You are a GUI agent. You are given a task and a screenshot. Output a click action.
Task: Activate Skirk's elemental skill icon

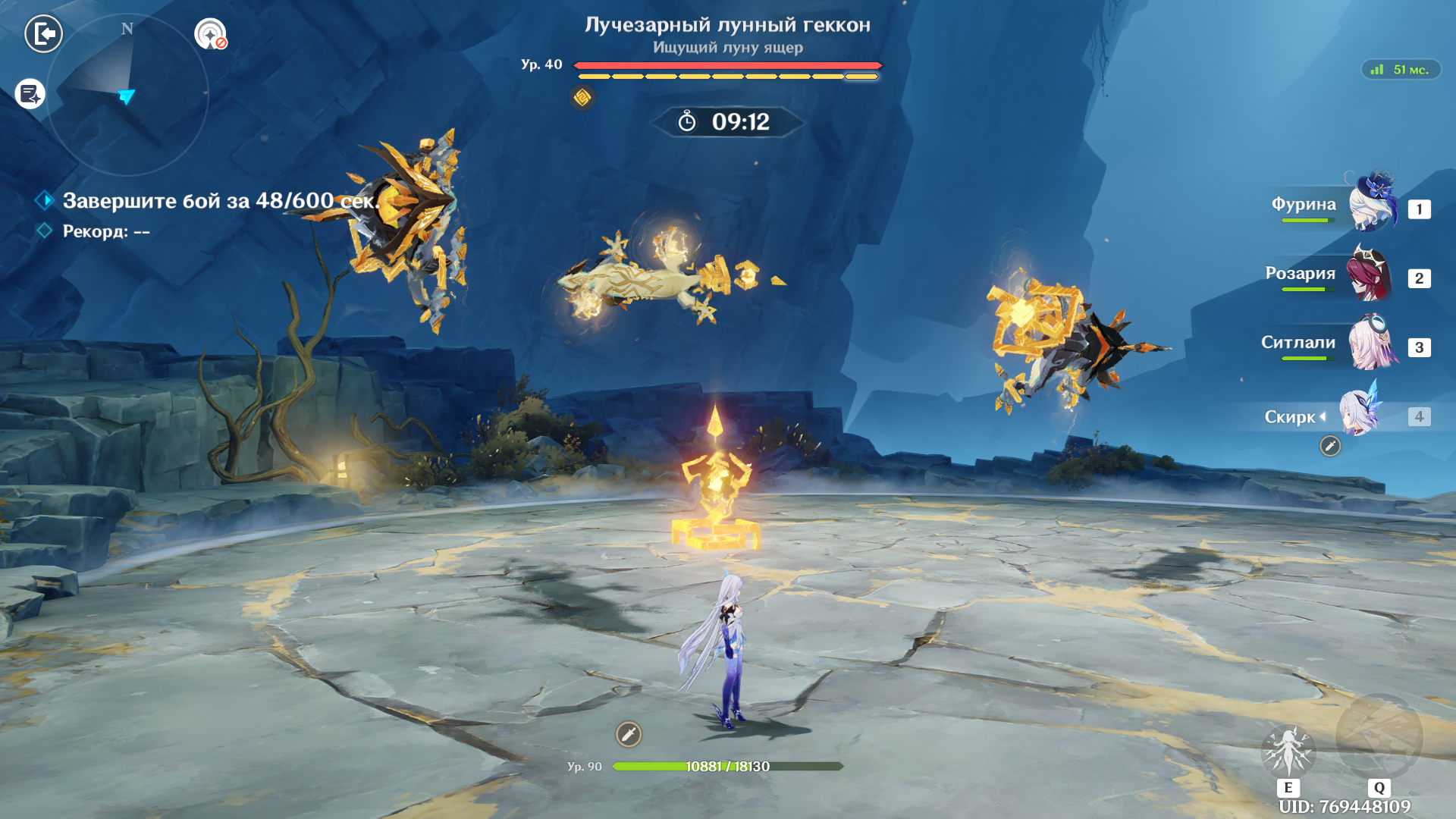[1288, 749]
